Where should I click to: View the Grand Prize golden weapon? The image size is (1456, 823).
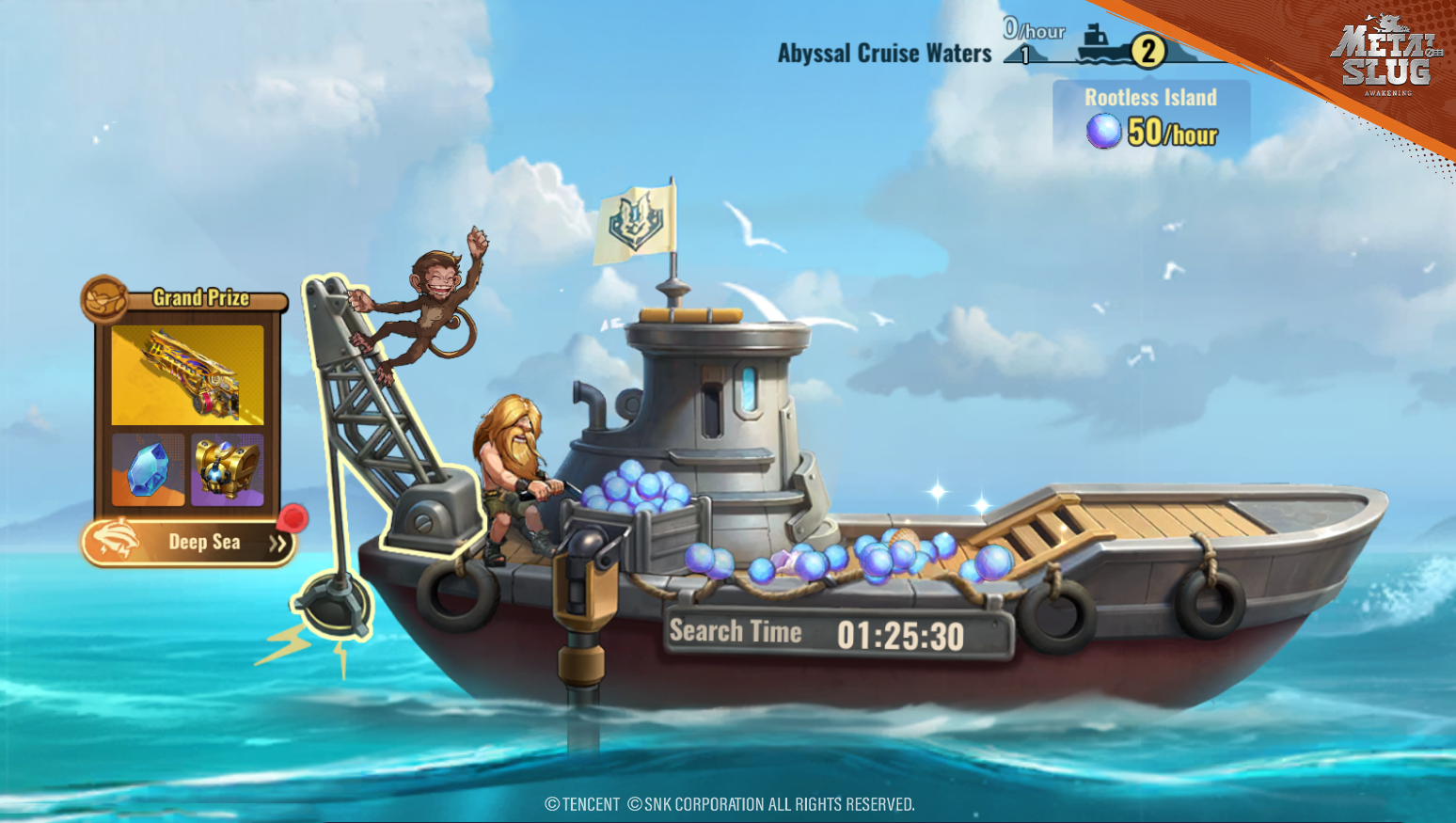187,375
